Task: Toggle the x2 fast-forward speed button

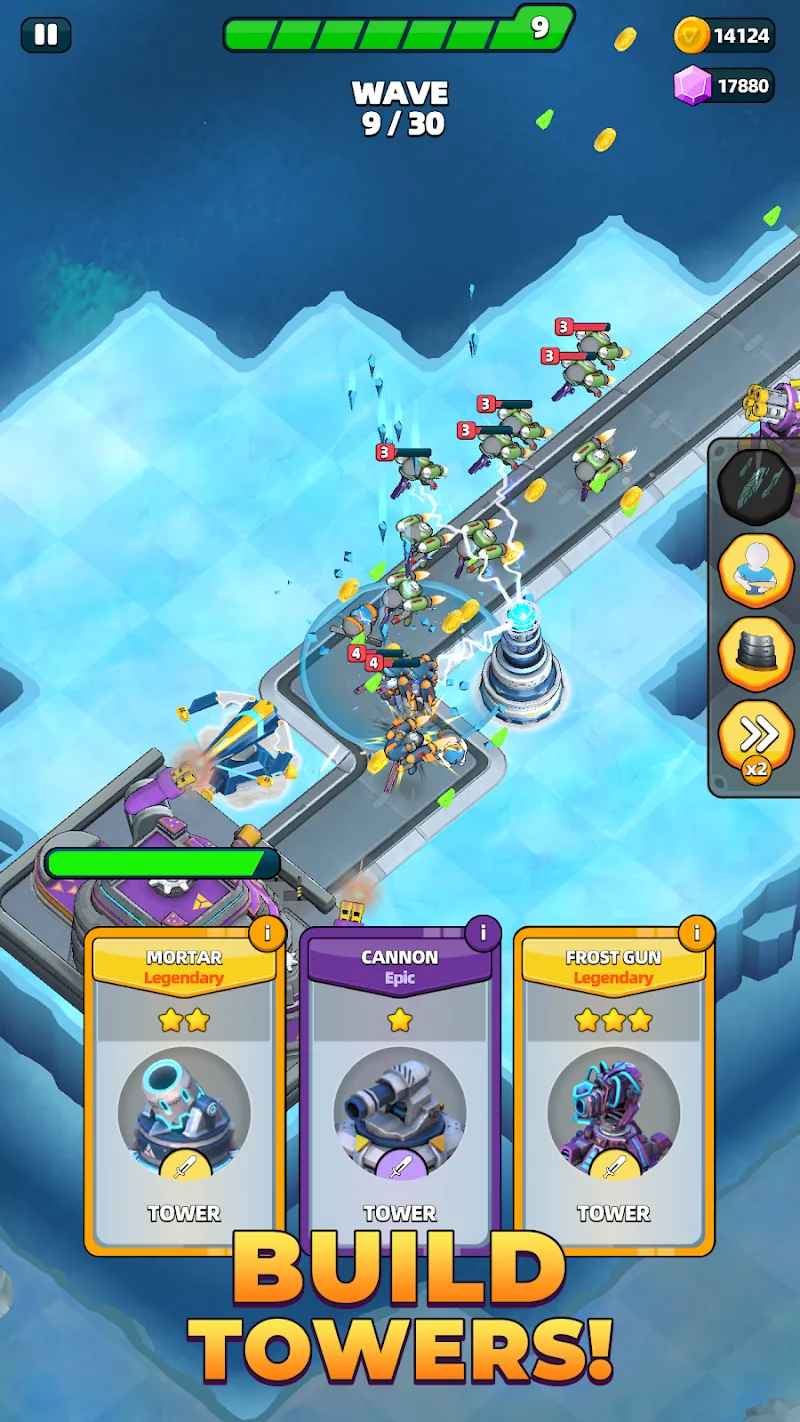Action: point(756,740)
